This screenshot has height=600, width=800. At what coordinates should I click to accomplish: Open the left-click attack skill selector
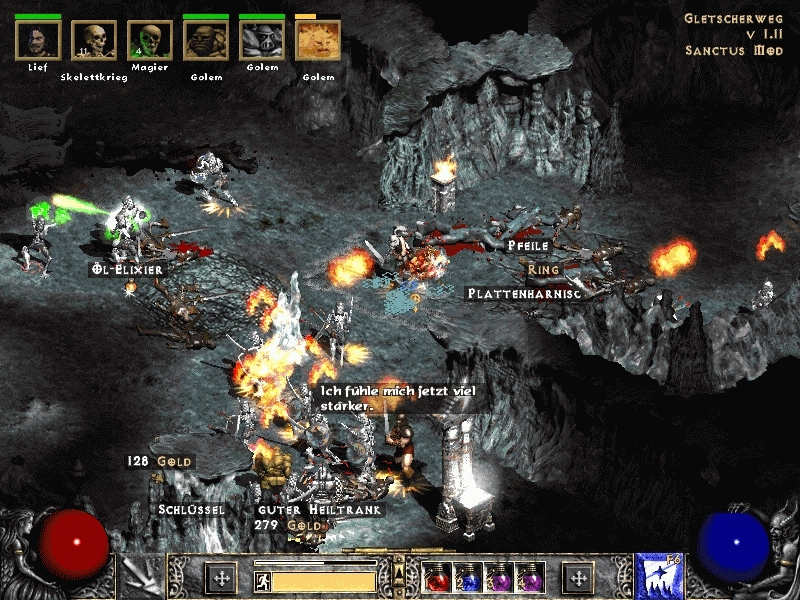(141, 578)
